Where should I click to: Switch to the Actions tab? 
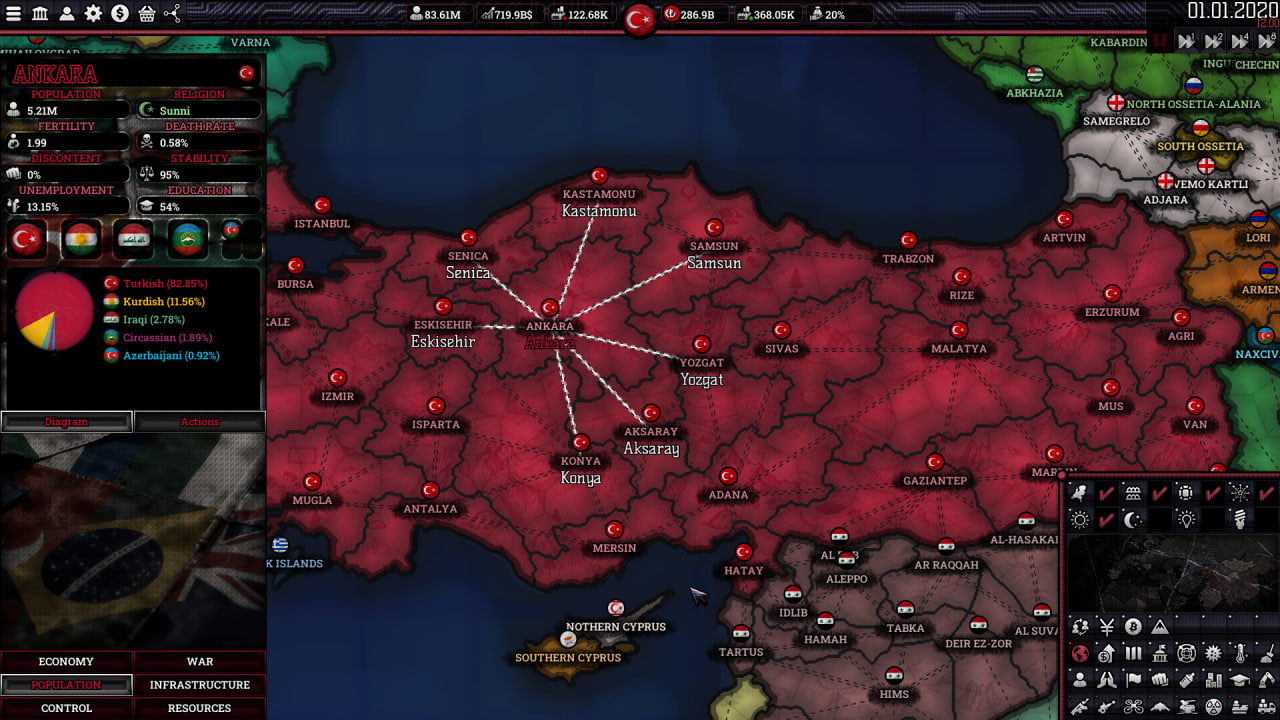click(200, 422)
